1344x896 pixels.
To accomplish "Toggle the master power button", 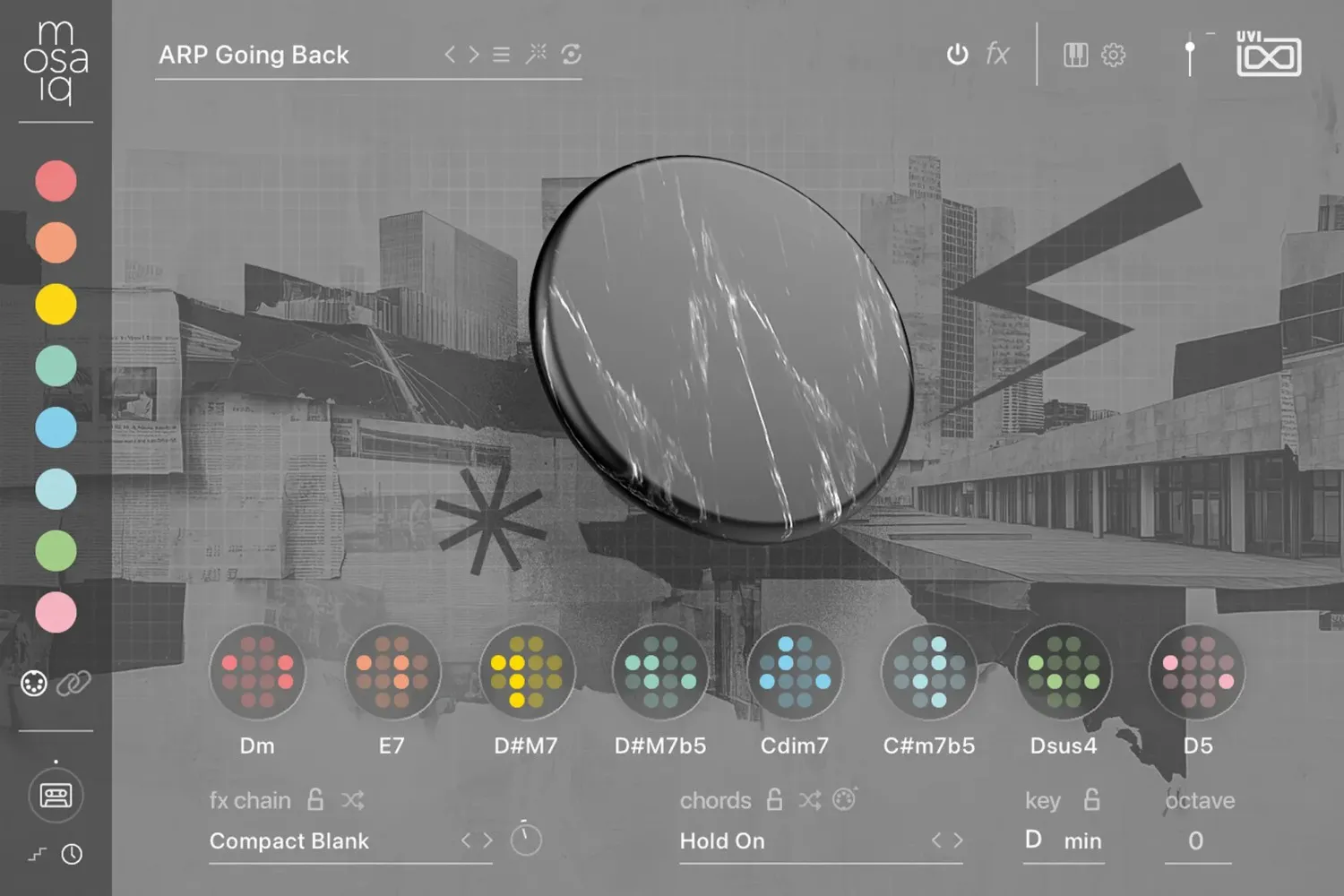I will pyautogui.click(x=957, y=54).
